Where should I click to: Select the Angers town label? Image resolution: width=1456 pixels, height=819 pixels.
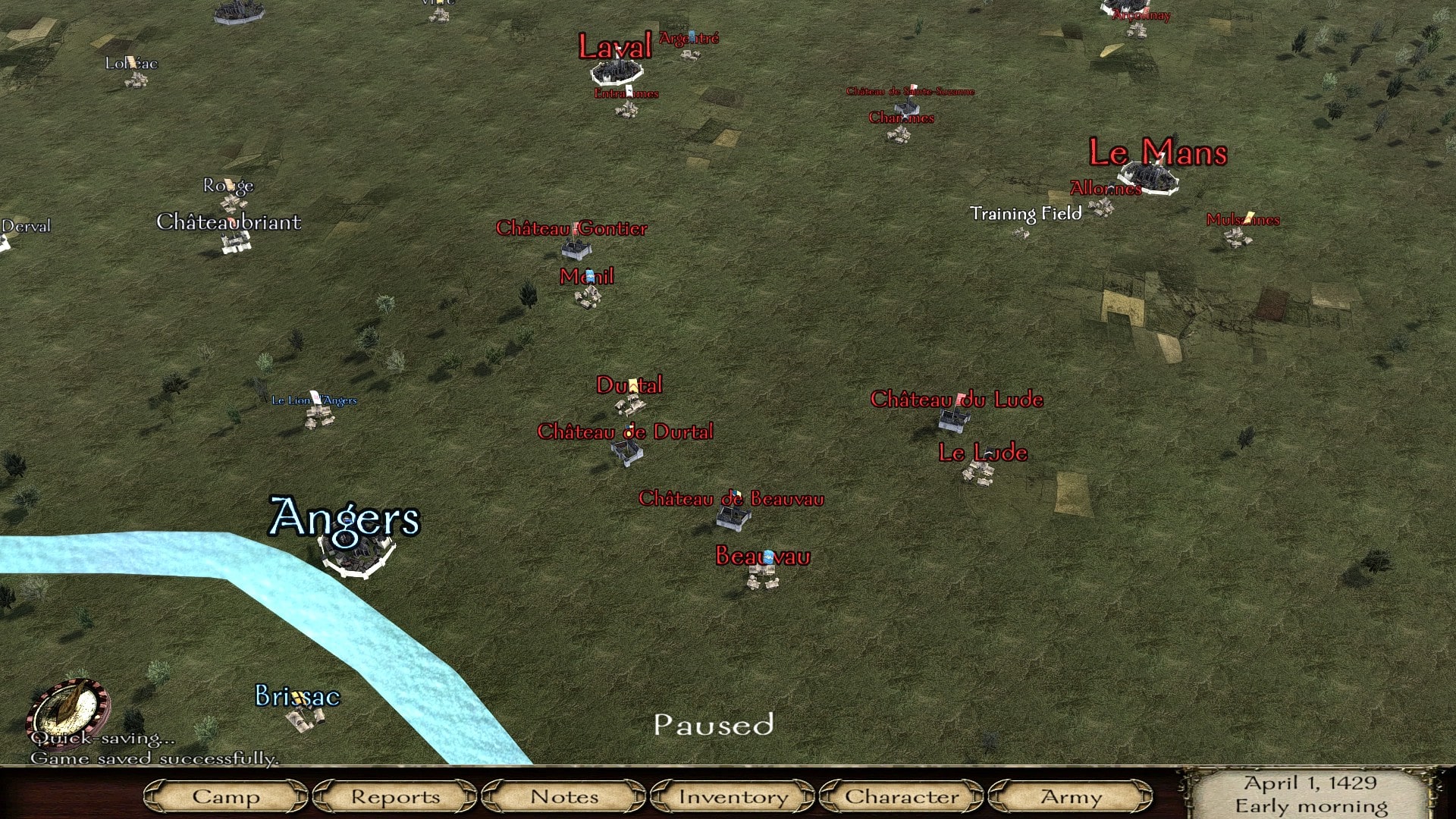[345, 519]
